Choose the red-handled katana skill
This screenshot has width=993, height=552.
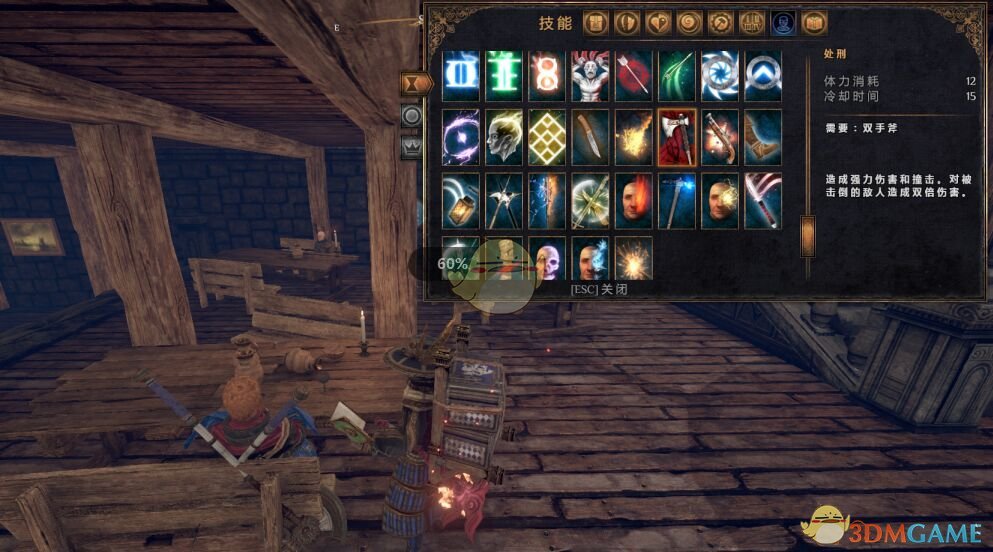click(763, 199)
